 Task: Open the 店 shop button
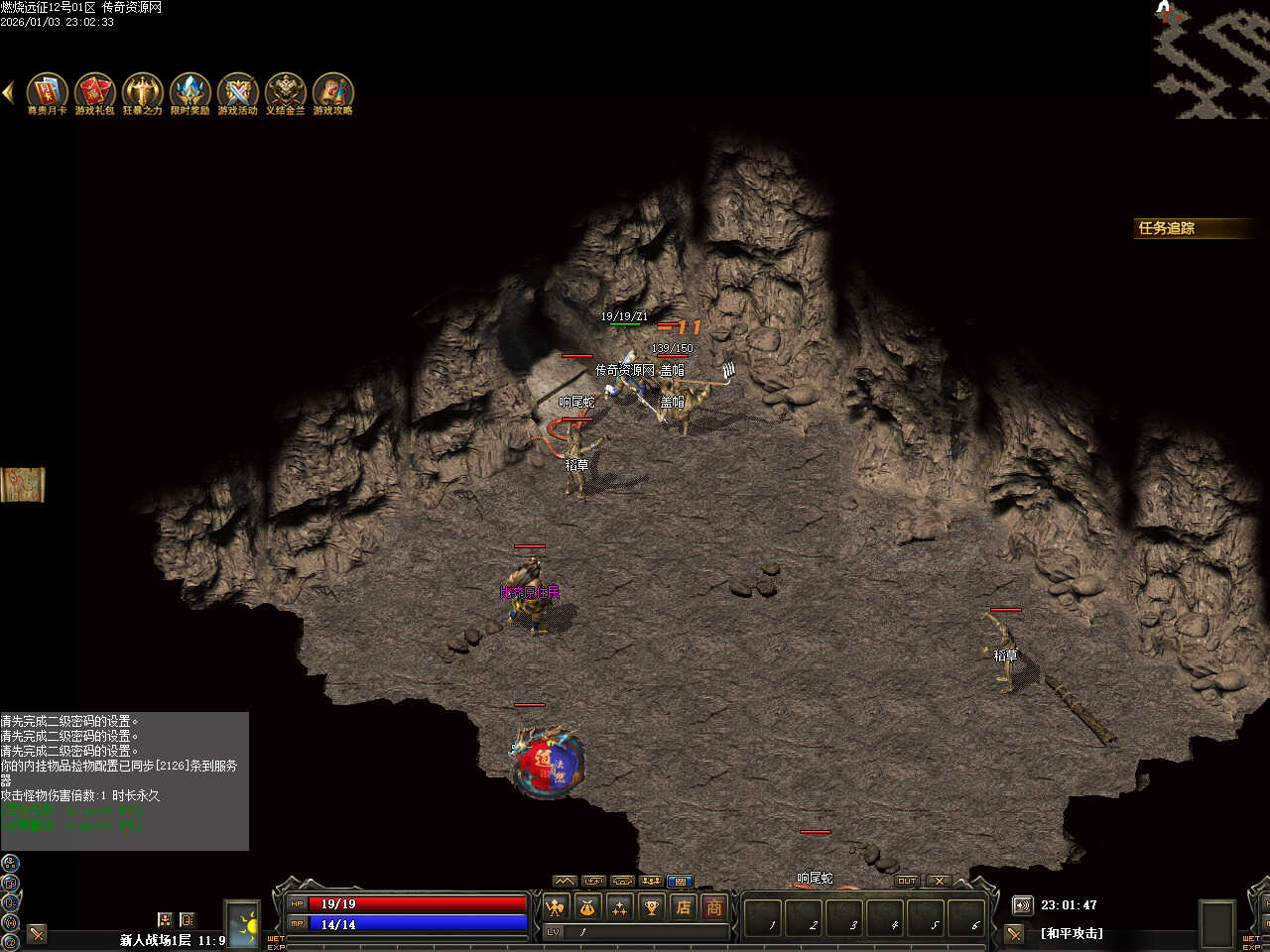(x=683, y=906)
